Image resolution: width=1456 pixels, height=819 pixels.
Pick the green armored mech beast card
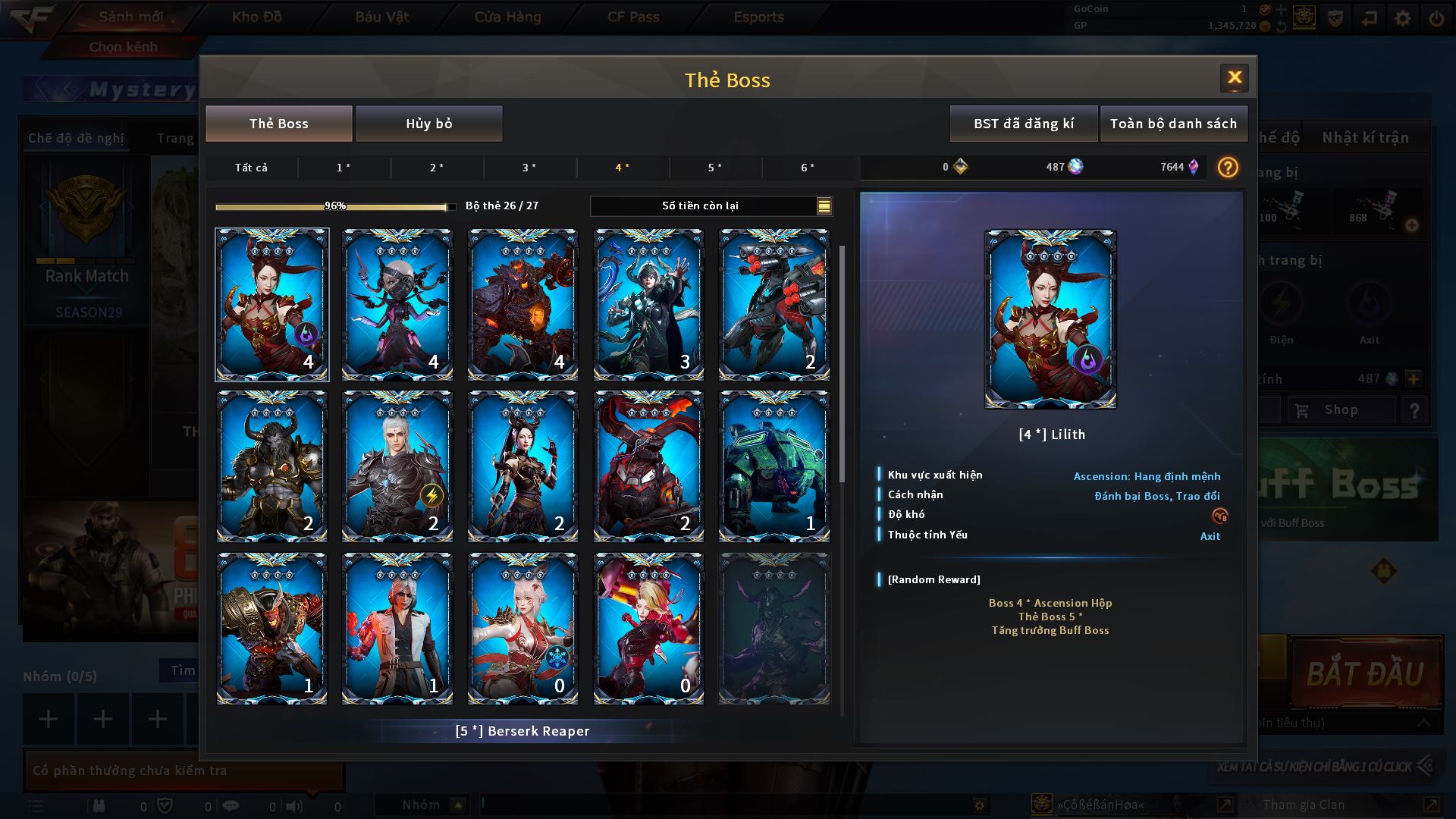pos(773,466)
